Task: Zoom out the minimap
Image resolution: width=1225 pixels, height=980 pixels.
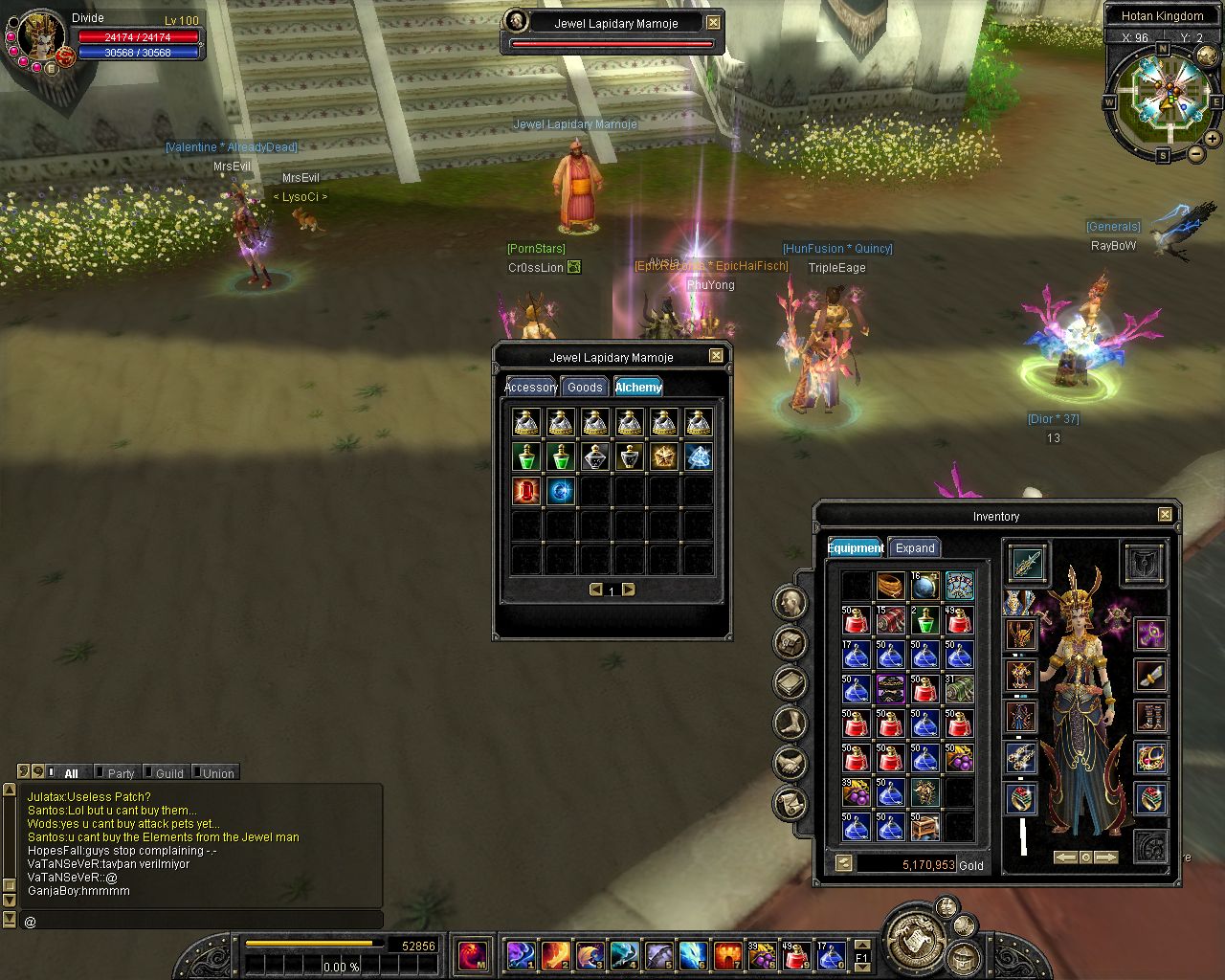Action: tap(1196, 153)
